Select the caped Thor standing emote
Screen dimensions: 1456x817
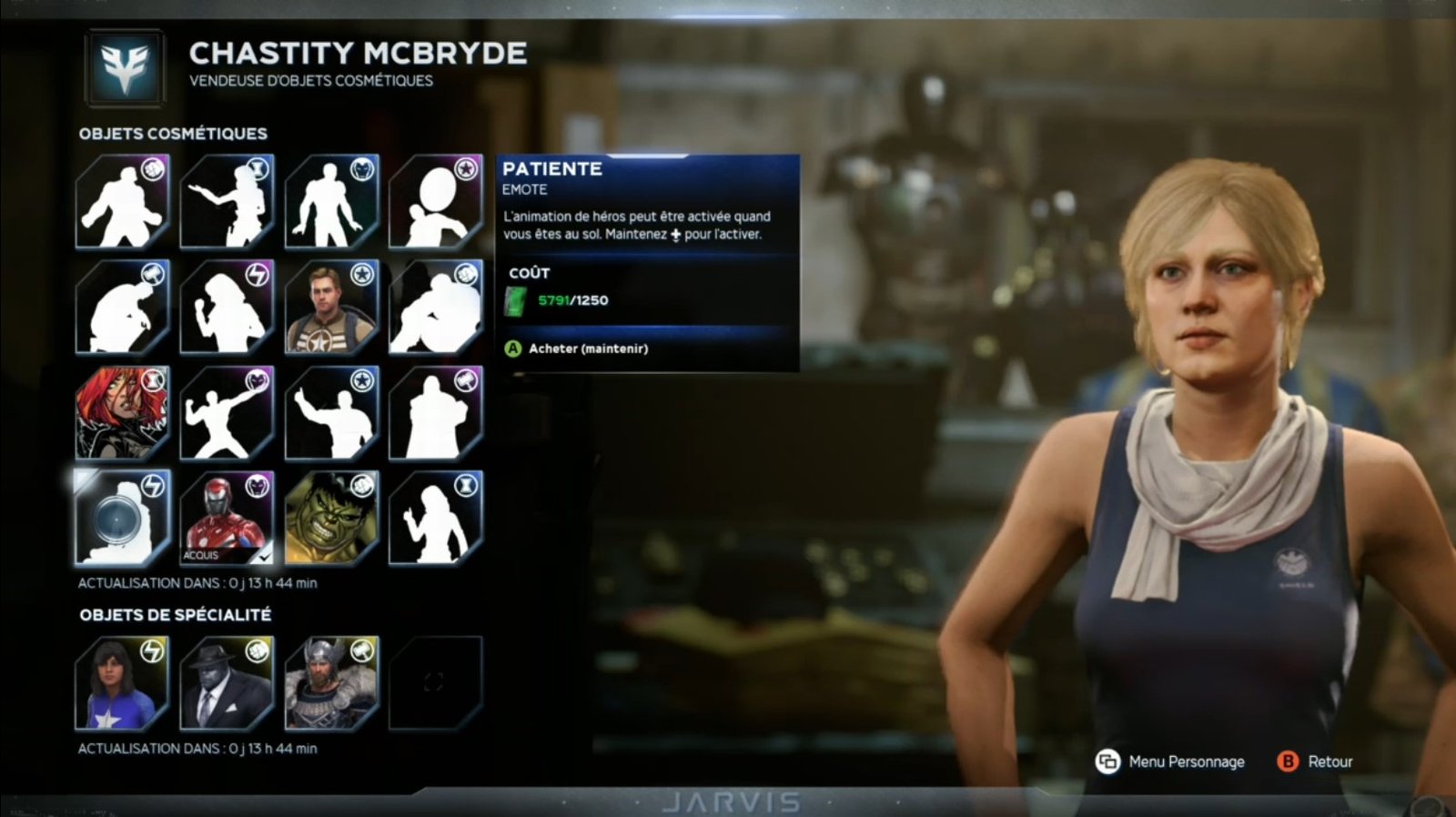click(435, 412)
